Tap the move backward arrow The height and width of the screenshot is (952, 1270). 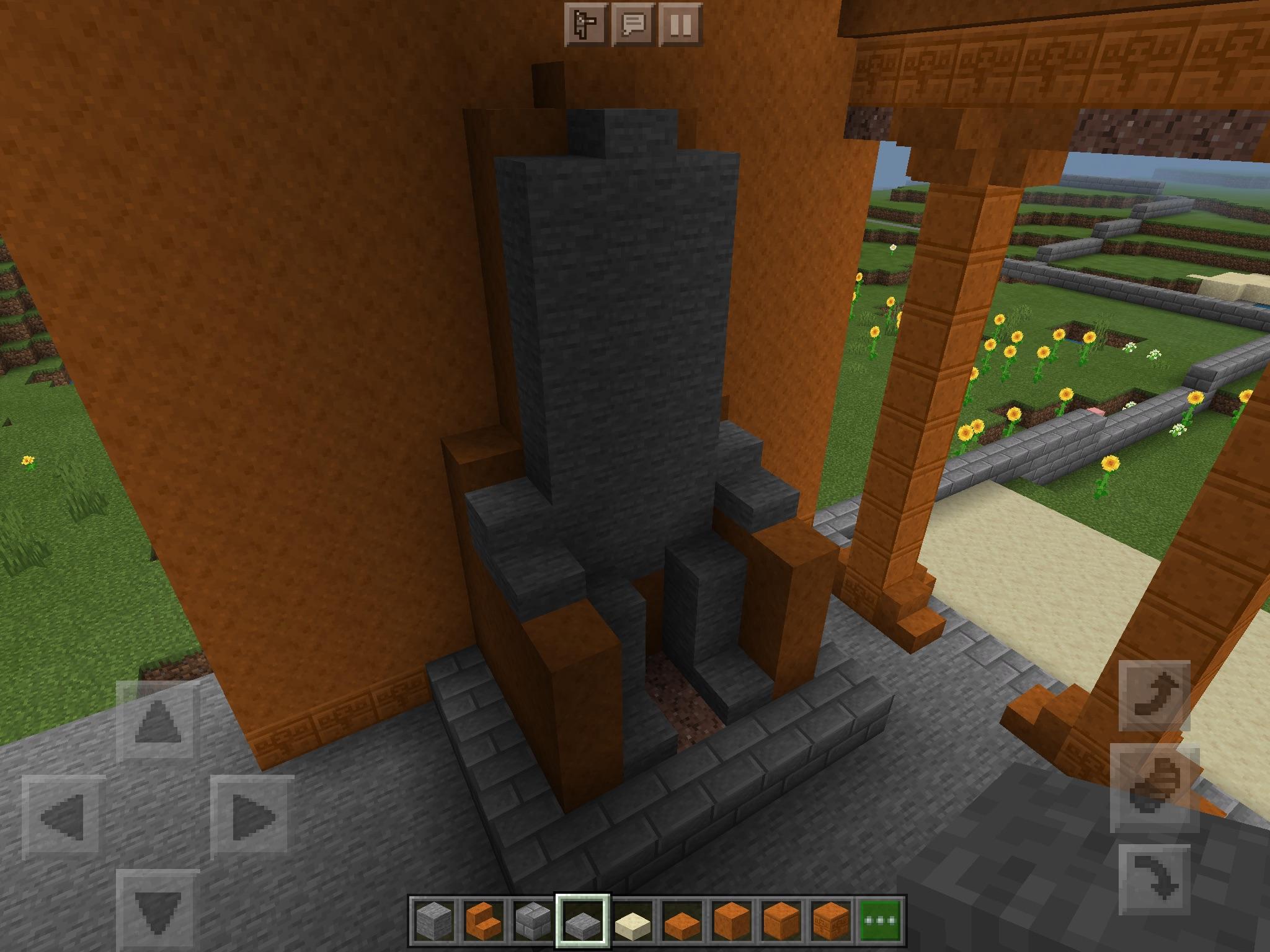[x=158, y=911]
